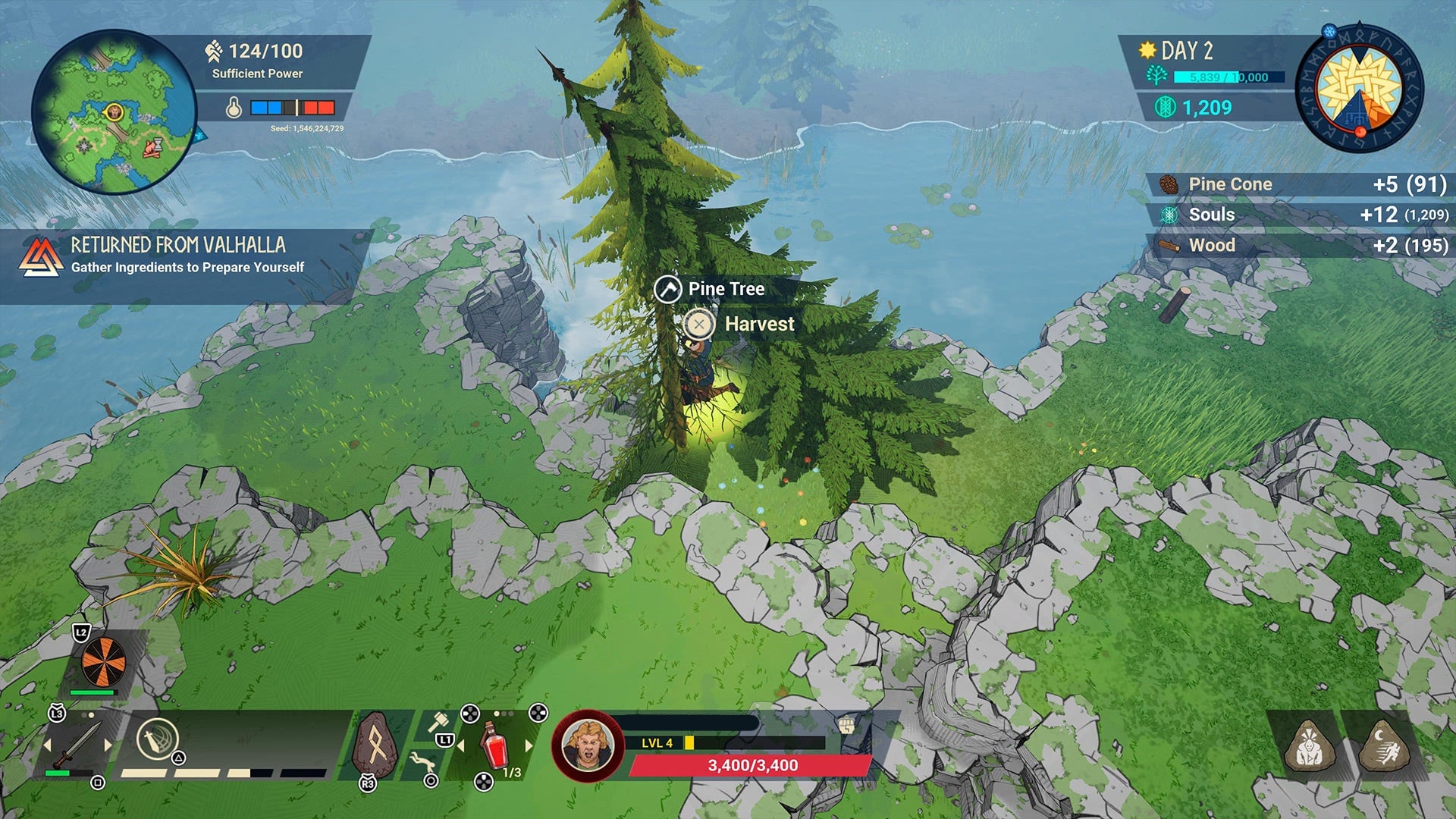This screenshot has width=1456, height=819.
Task: Click the dodge roll figure icon in the hotbar
Action: point(422,761)
